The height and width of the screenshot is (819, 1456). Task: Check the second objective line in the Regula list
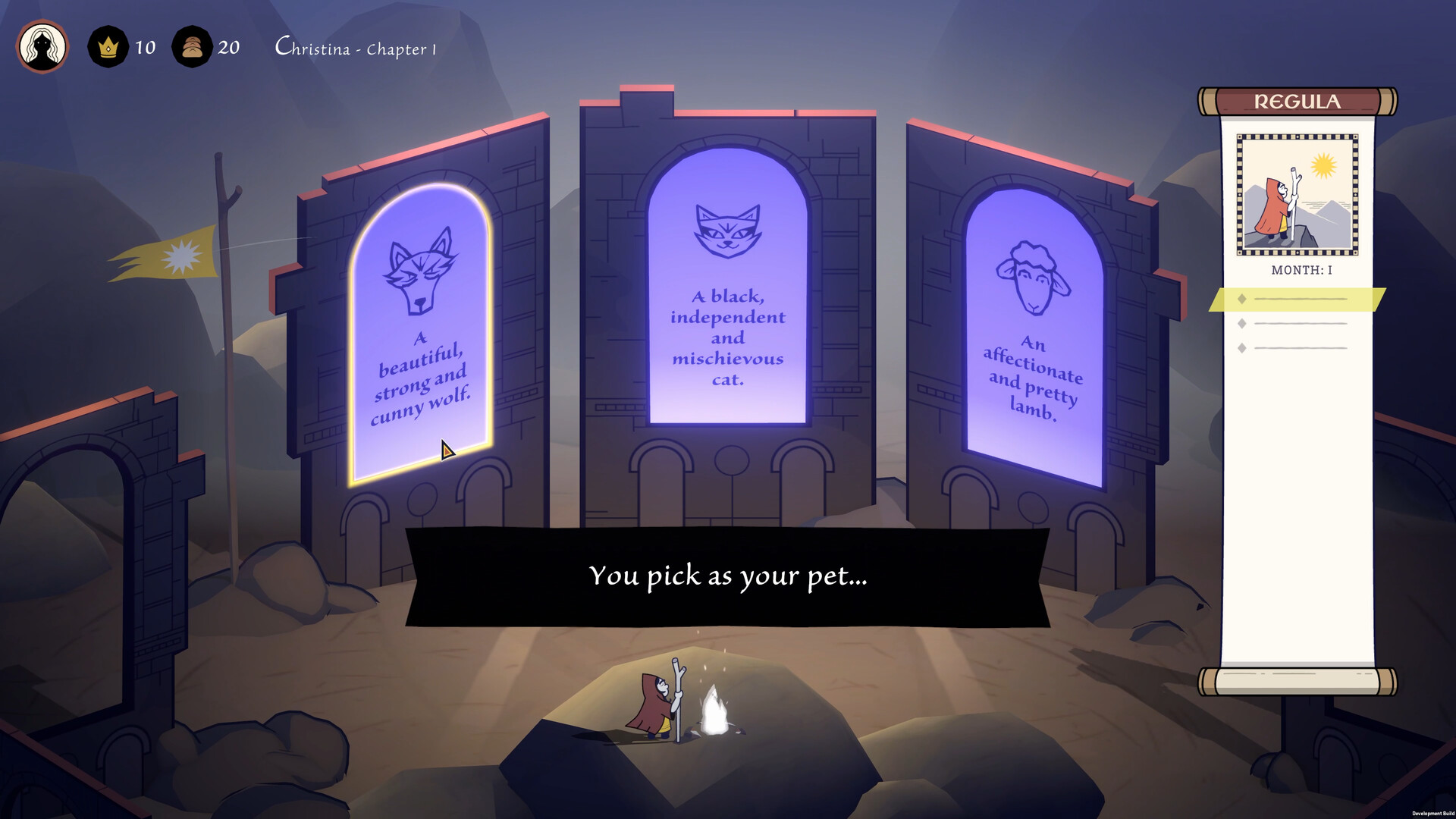[1301, 323]
